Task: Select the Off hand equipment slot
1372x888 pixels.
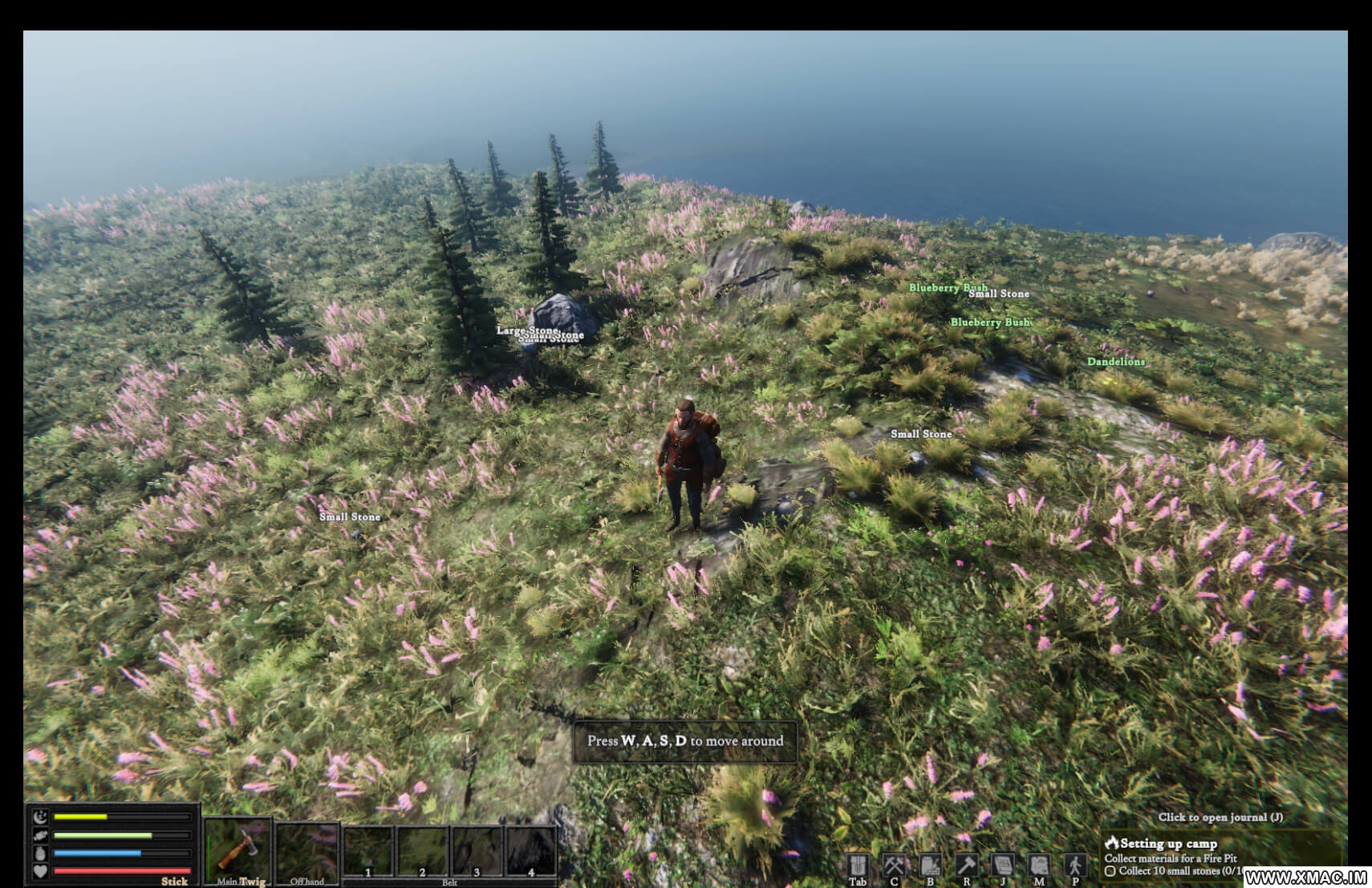Action: pyautogui.click(x=307, y=852)
